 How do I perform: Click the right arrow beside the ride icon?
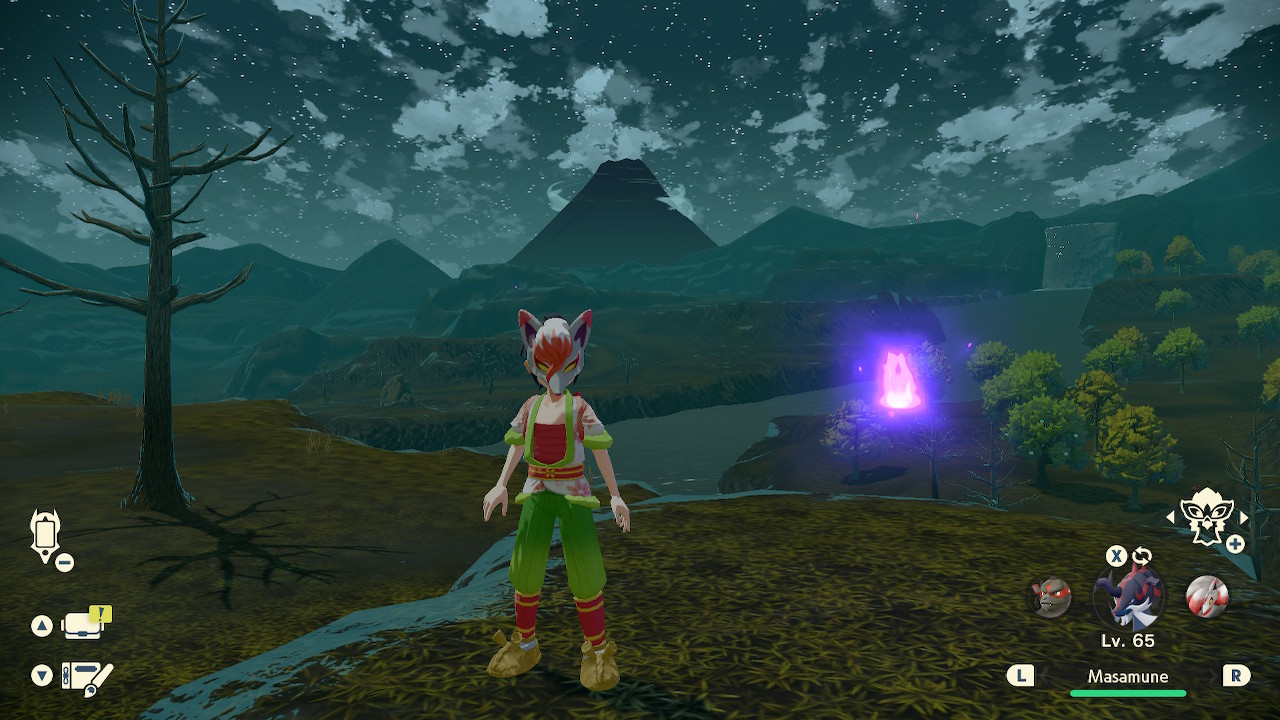[x=1244, y=518]
